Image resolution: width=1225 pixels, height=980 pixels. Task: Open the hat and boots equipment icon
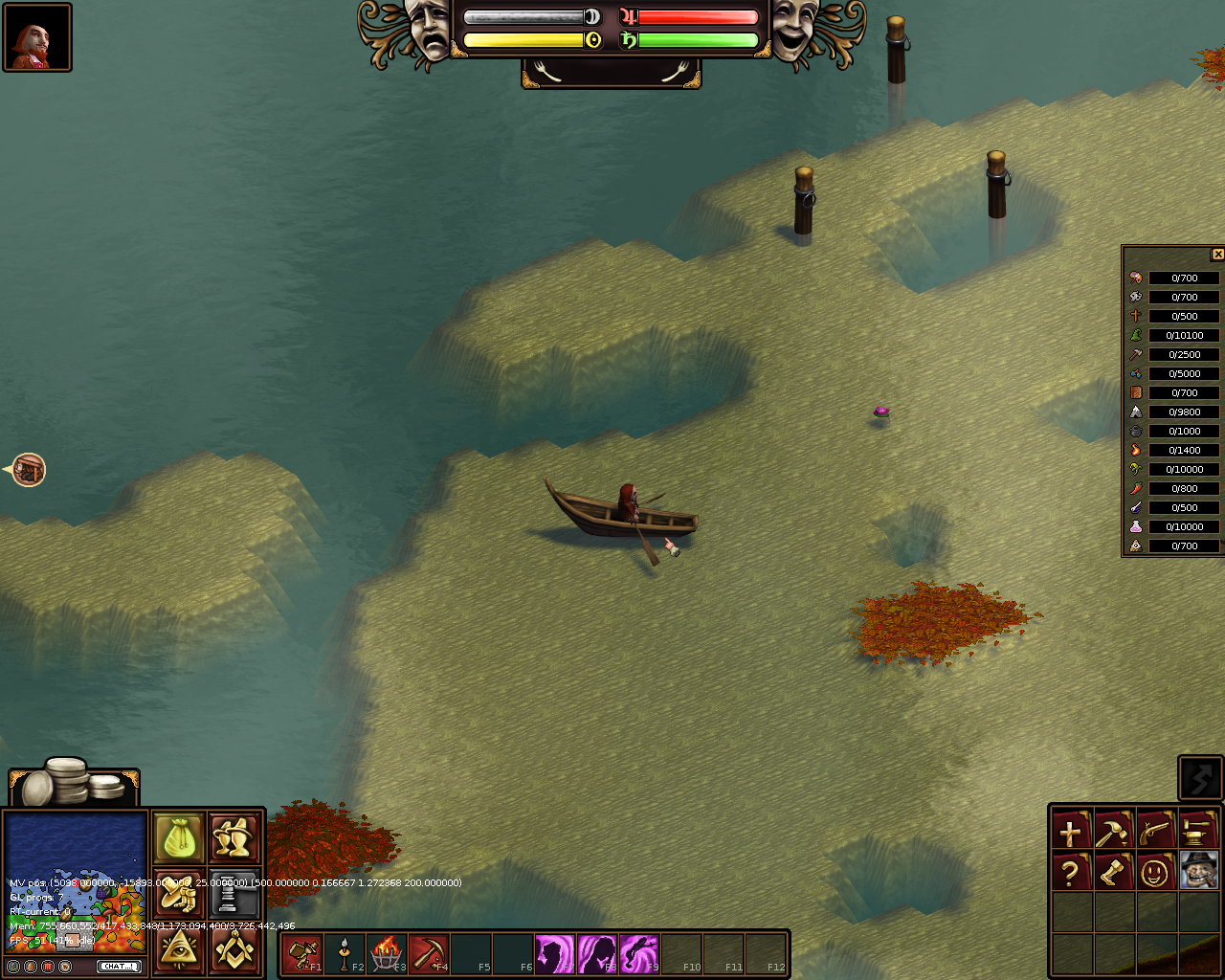(179, 894)
